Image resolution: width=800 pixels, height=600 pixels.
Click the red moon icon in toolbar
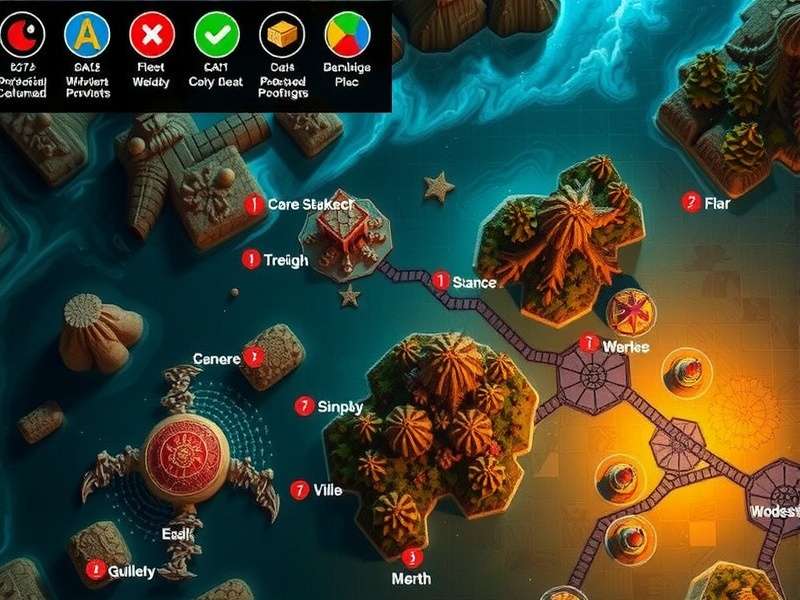tap(20, 36)
